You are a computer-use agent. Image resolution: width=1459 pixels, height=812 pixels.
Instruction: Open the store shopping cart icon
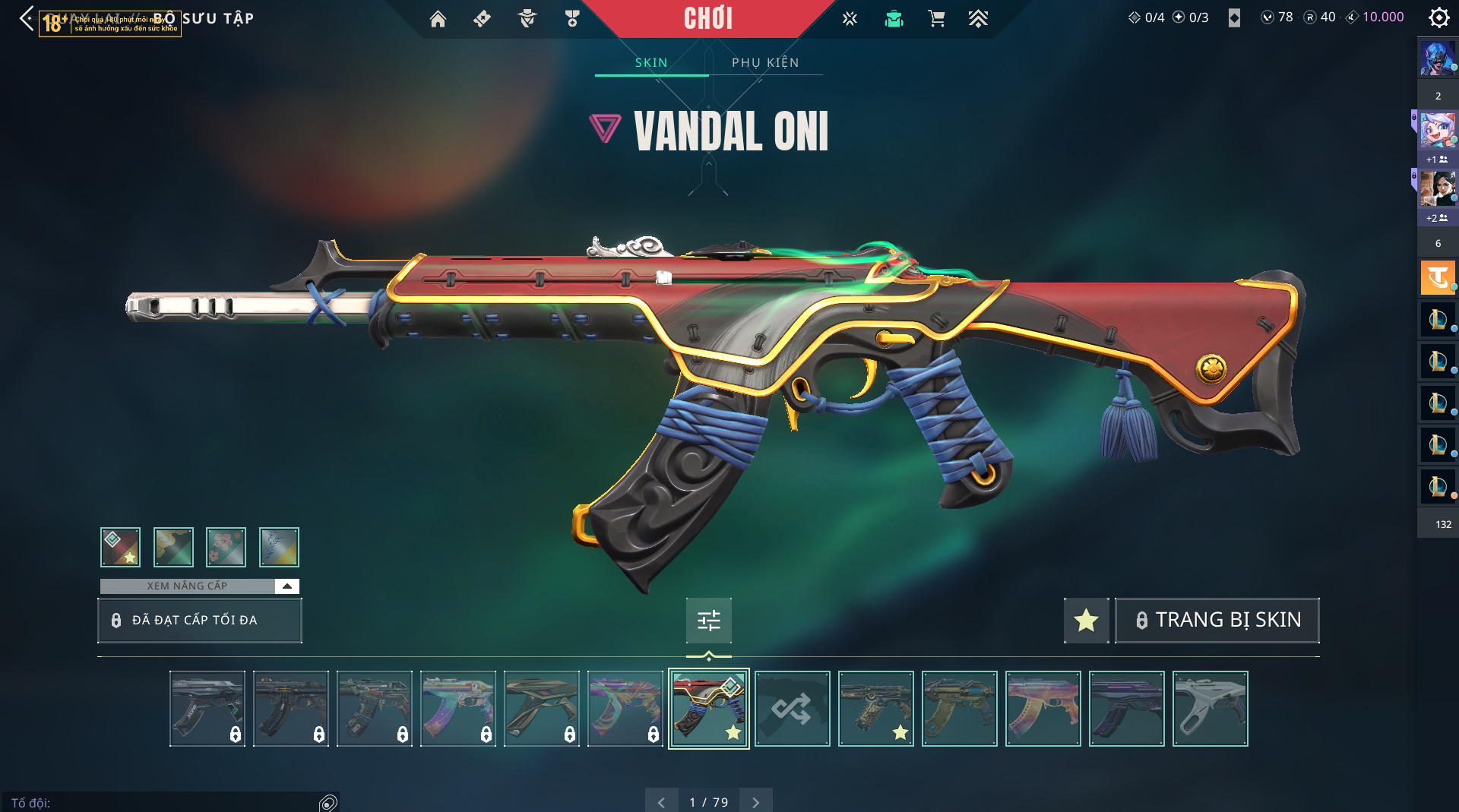pyautogui.click(x=936, y=18)
